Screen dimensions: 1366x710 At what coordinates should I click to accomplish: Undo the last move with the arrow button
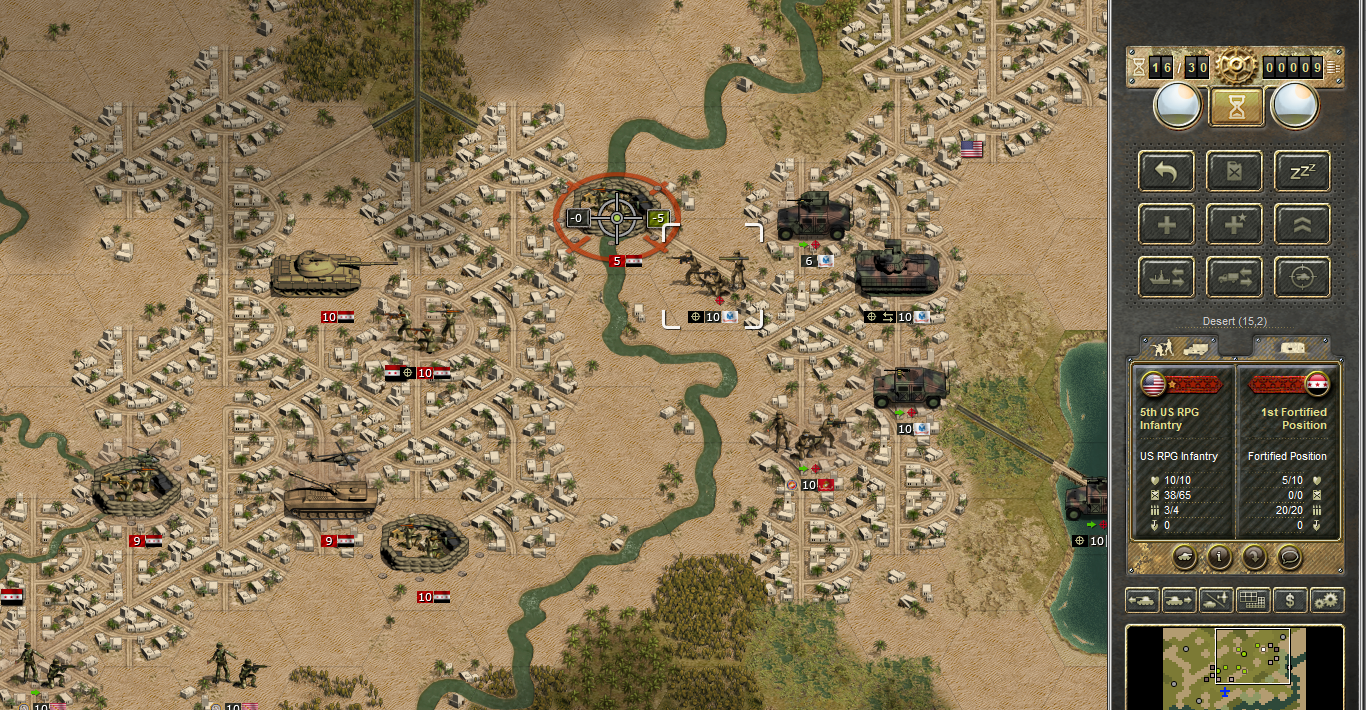(x=1167, y=172)
